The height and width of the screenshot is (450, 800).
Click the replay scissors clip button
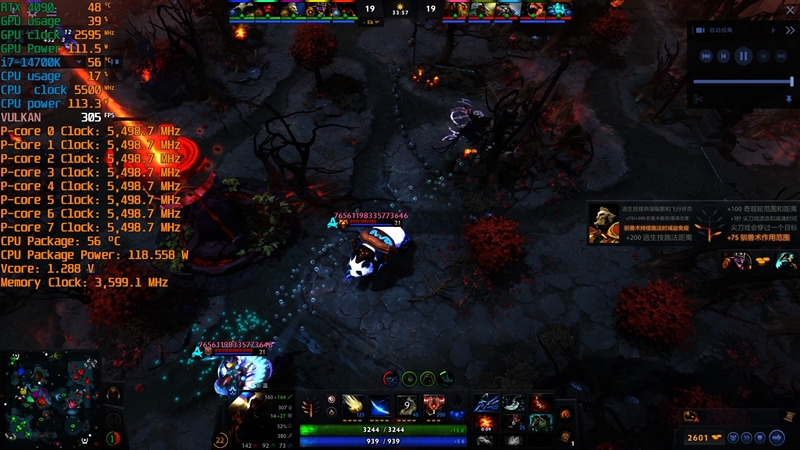698,98
